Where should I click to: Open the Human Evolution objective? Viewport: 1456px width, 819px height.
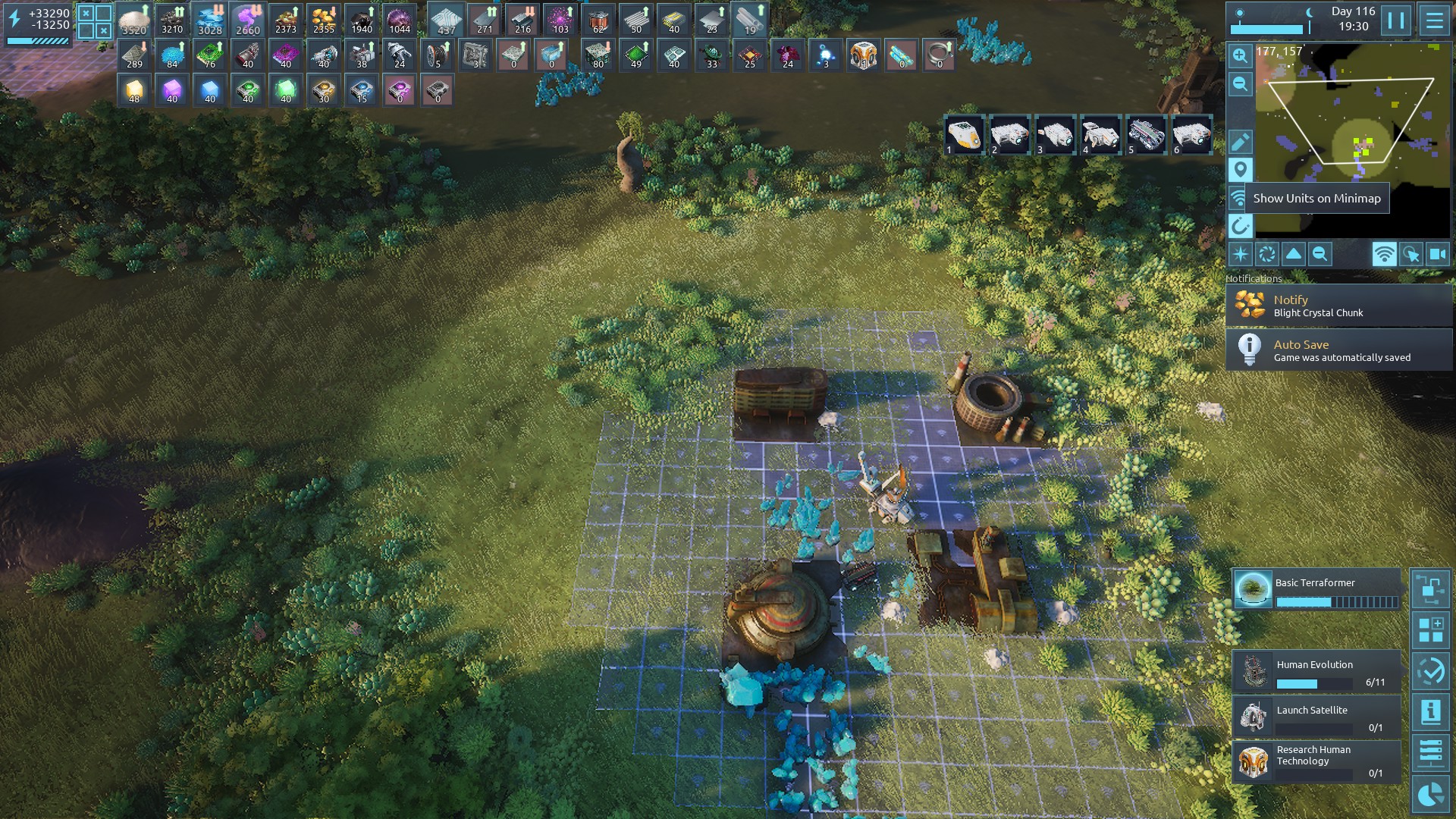pos(1316,672)
